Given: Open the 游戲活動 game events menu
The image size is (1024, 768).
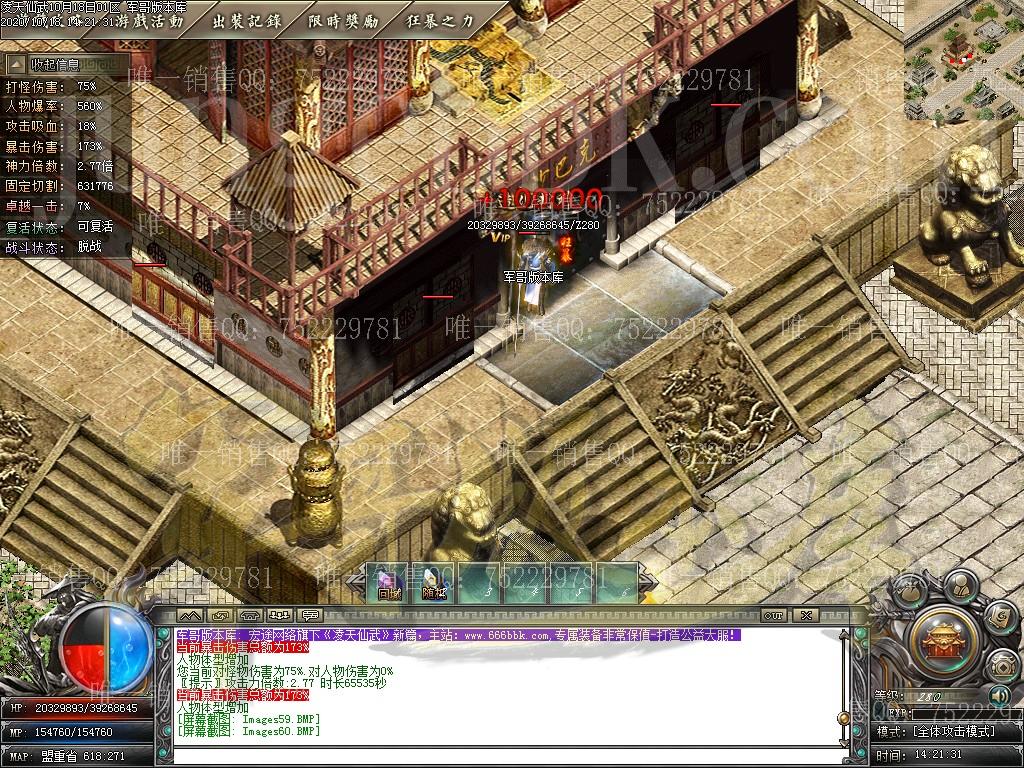Looking at the screenshot, I should click(x=150, y=20).
